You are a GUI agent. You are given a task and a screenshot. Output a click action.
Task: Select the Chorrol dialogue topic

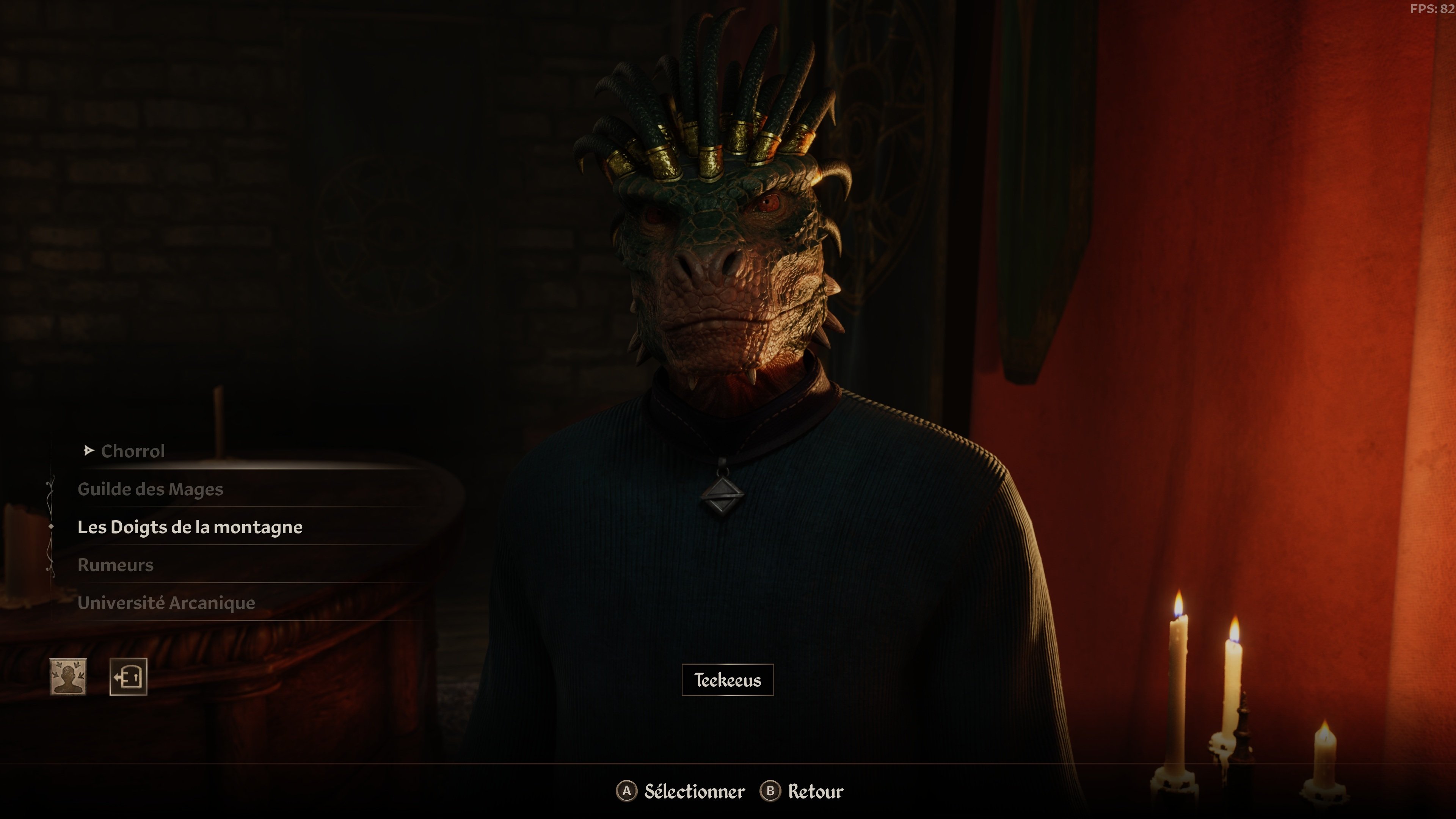pyautogui.click(x=133, y=451)
